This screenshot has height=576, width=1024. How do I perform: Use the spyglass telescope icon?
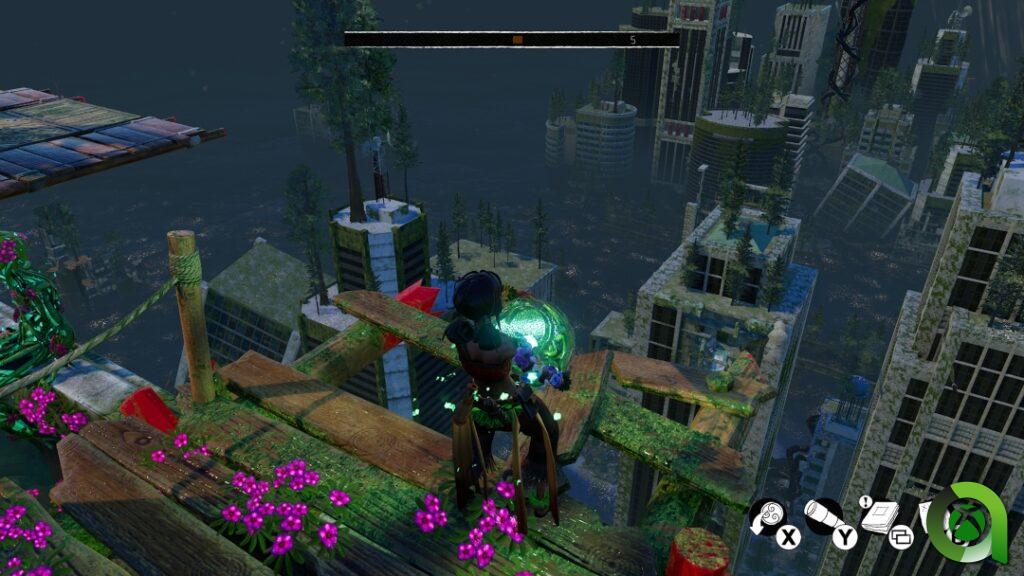pyautogui.click(x=823, y=515)
